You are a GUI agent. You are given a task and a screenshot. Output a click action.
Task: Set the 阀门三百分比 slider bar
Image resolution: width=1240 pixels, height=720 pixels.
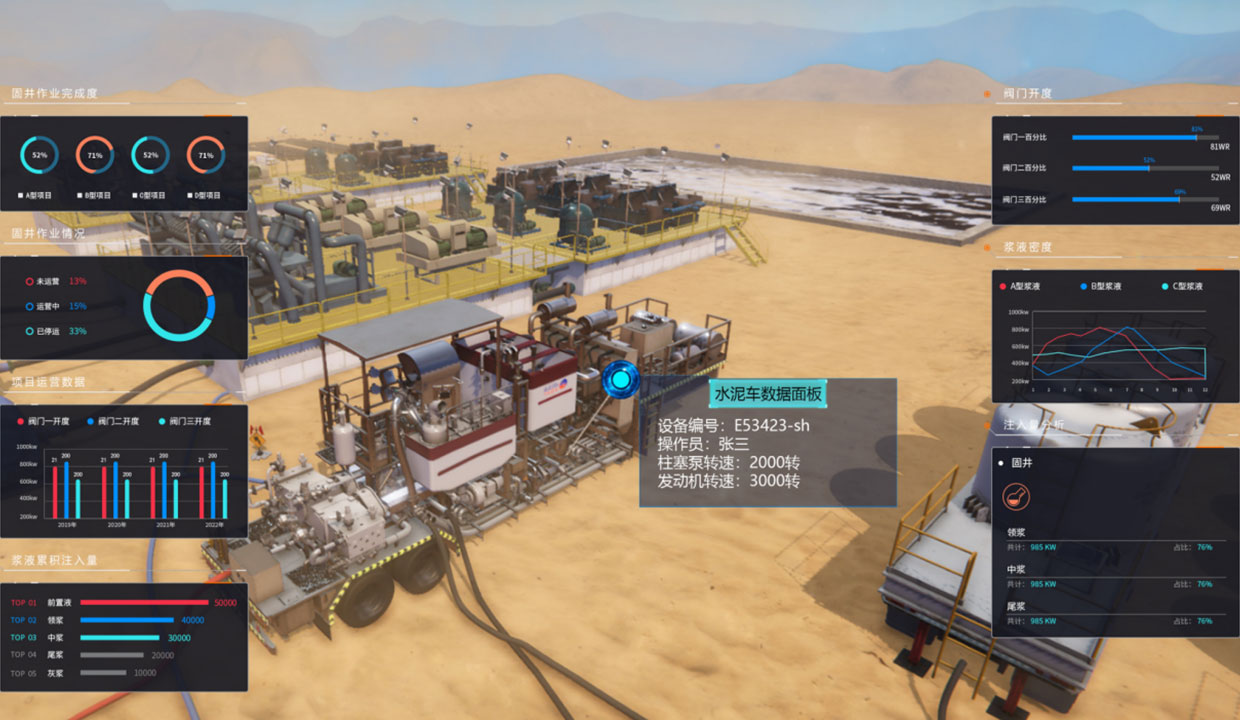point(1145,199)
